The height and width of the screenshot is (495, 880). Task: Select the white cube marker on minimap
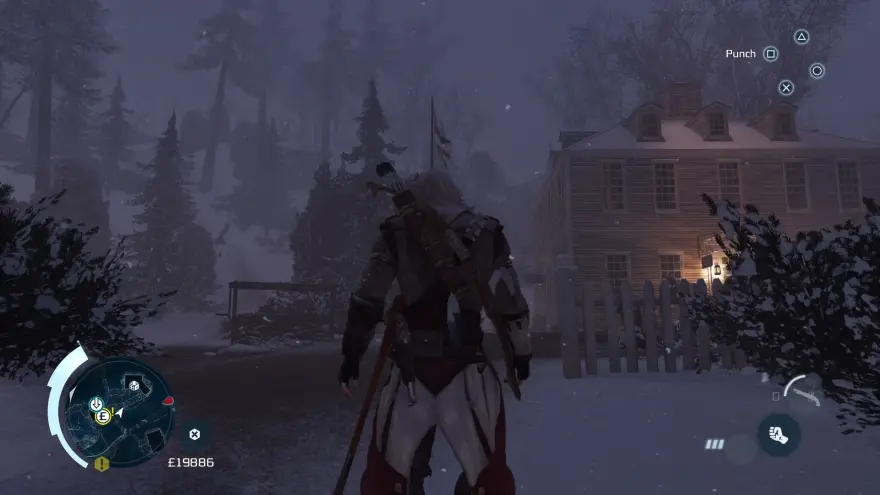[135, 385]
